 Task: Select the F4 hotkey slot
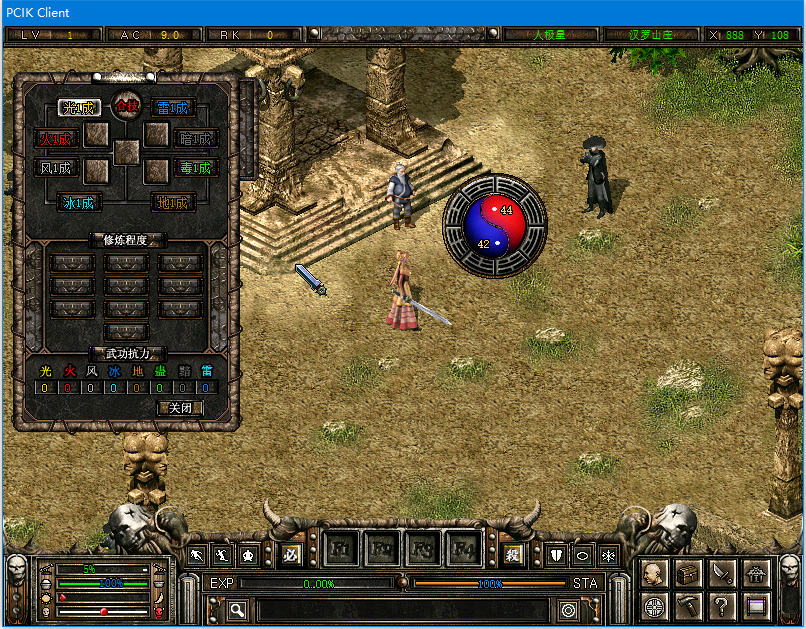tap(463, 550)
